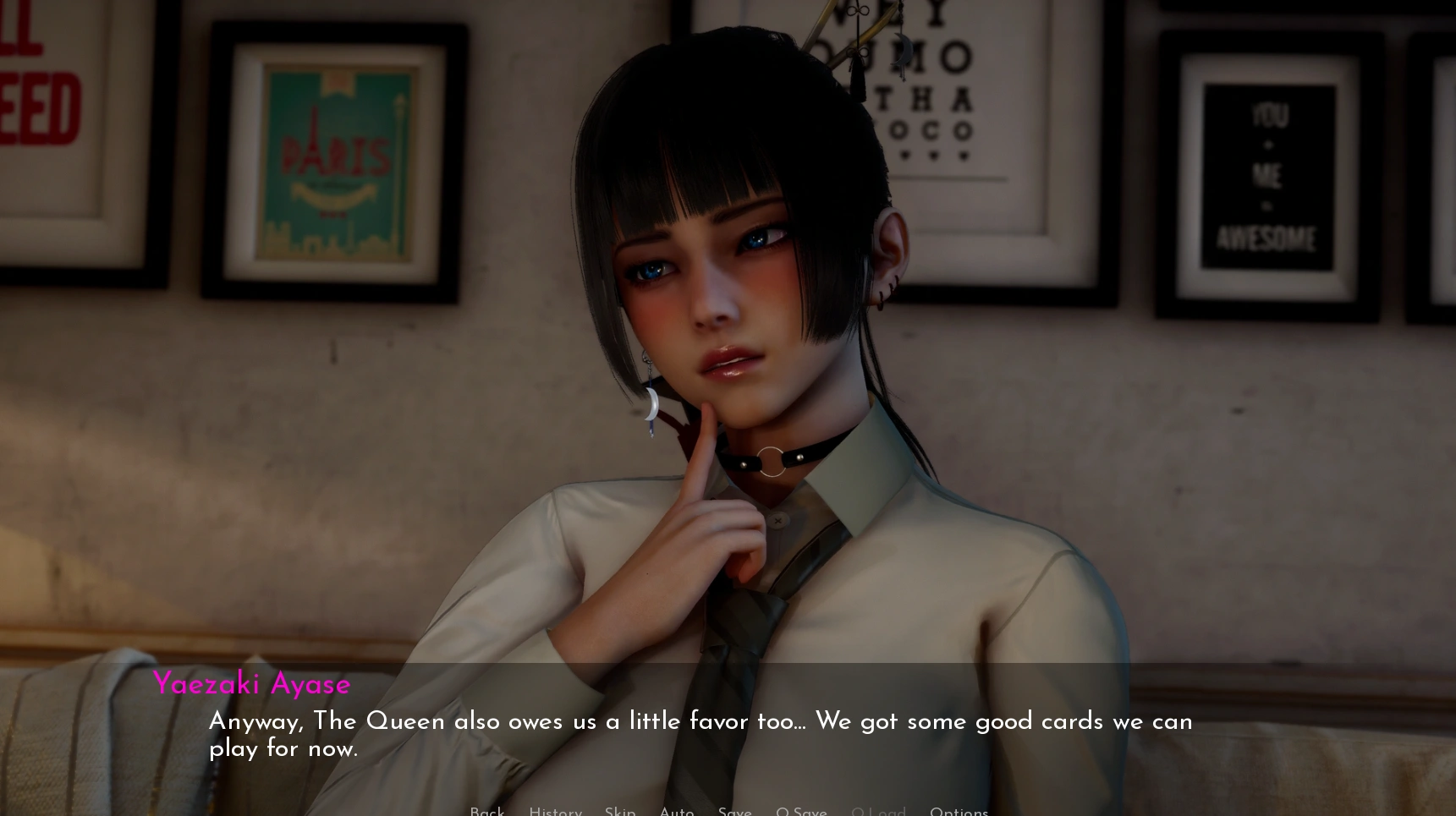This screenshot has width=1456, height=816.
Task: Open the Save game screen
Action: 734,811
